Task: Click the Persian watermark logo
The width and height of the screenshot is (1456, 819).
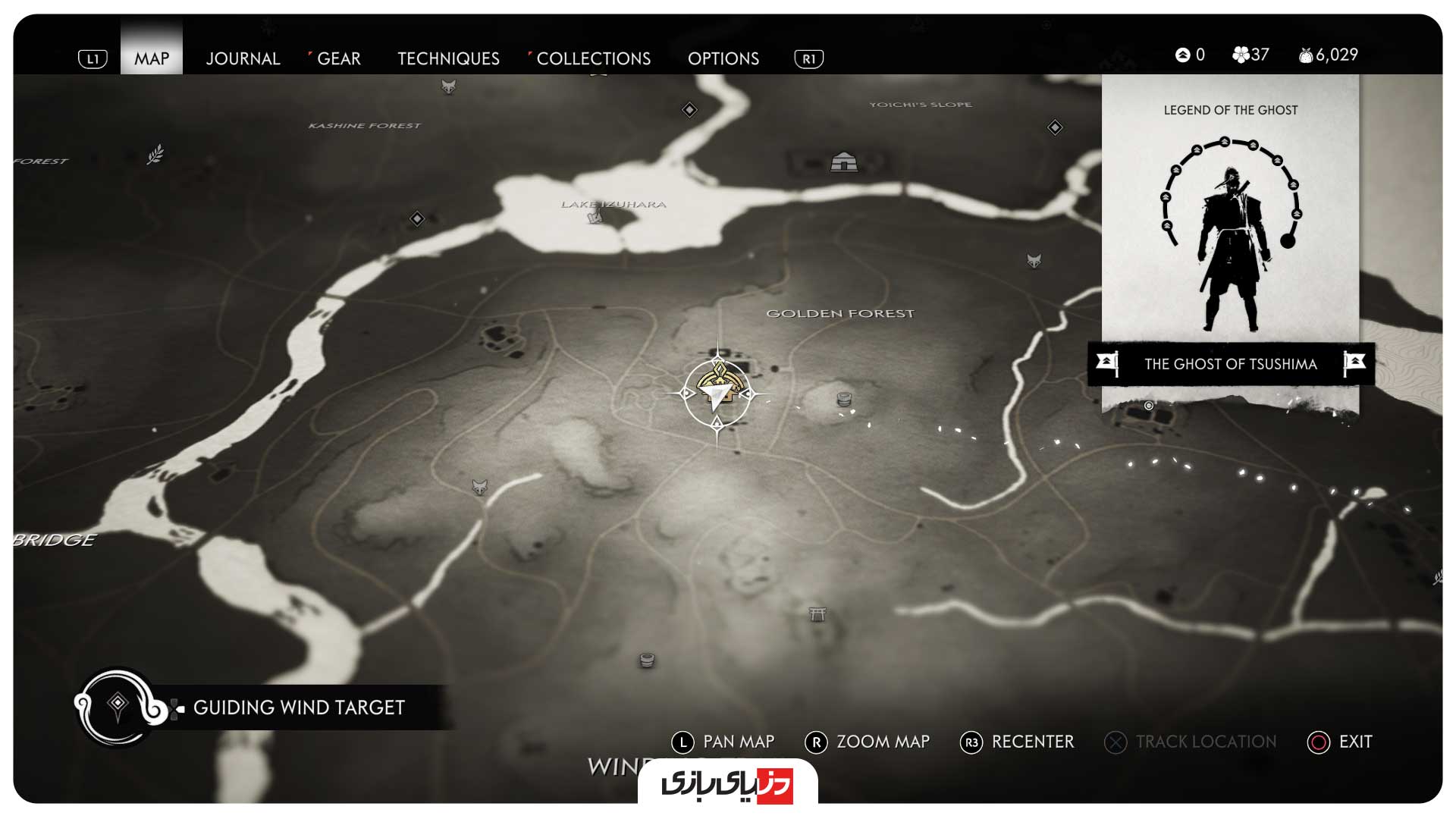Action: (727, 783)
